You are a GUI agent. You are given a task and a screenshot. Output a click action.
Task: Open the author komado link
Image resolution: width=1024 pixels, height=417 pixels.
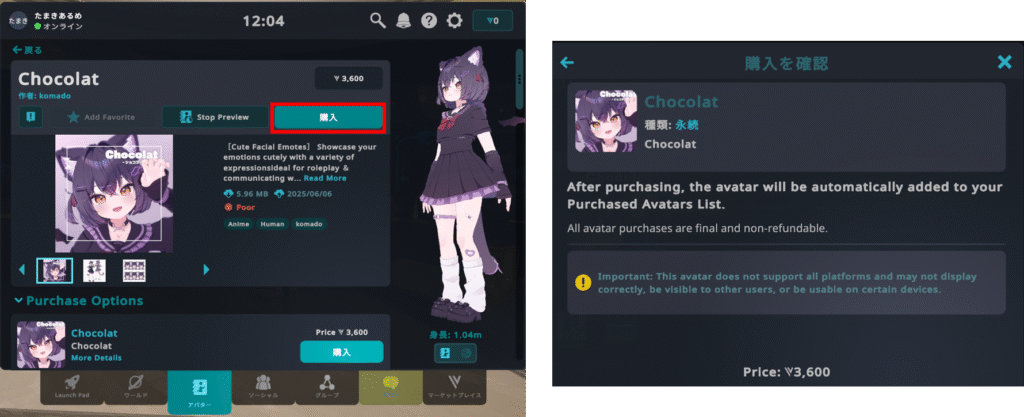coord(53,96)
